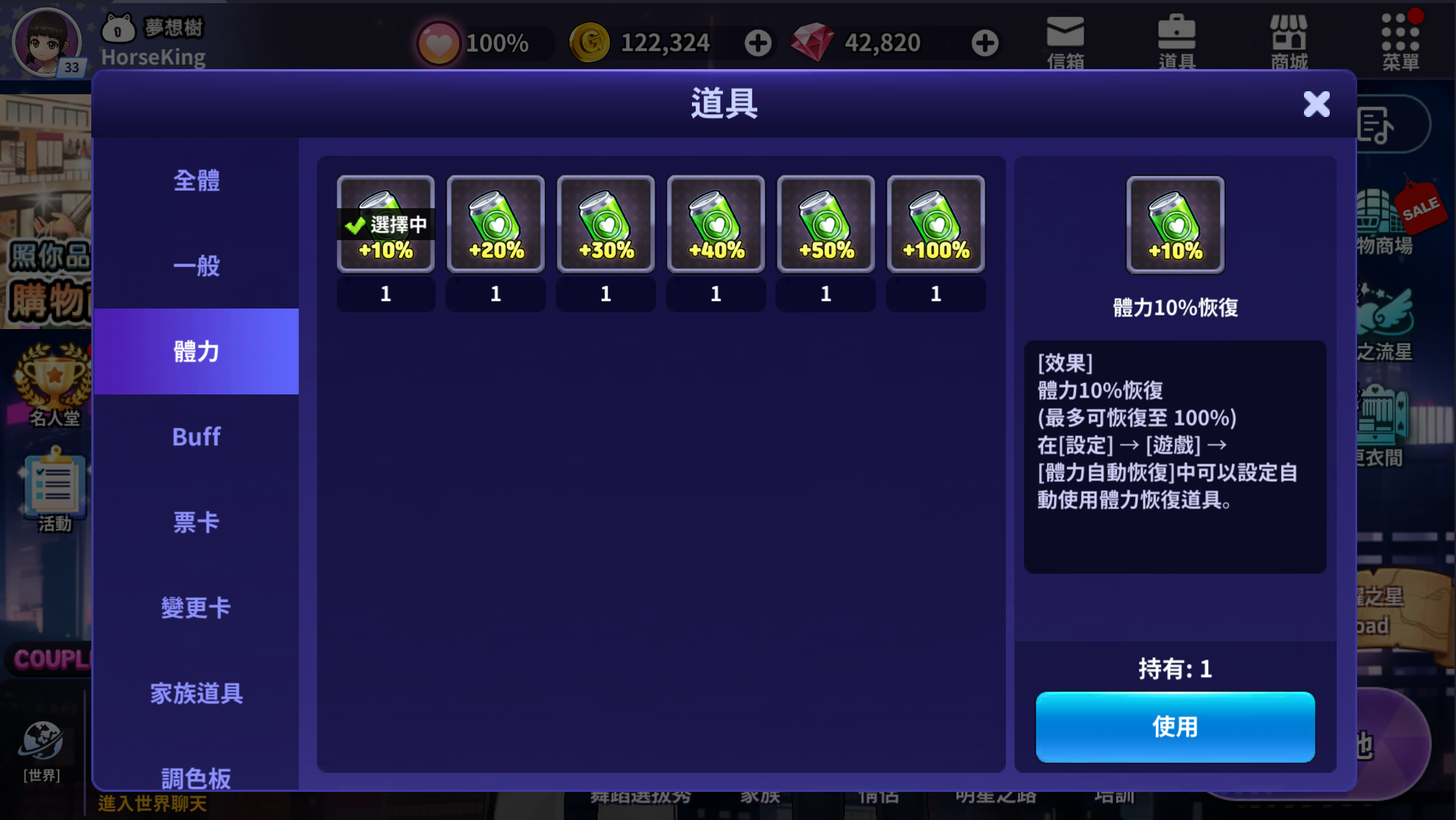Open the 一般 item category

click(x=196, y=266)
